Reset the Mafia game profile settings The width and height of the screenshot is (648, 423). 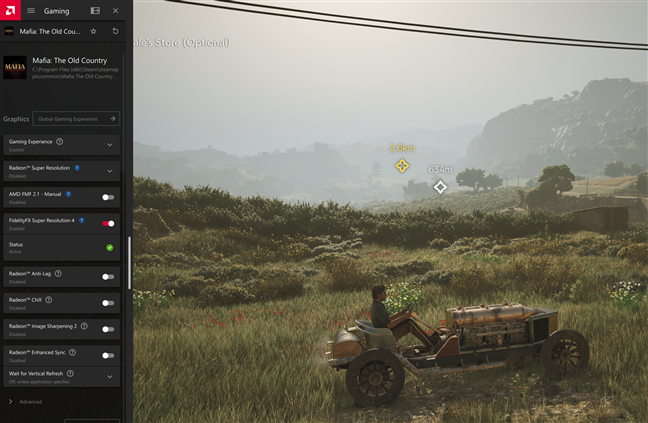pos(116,31)
